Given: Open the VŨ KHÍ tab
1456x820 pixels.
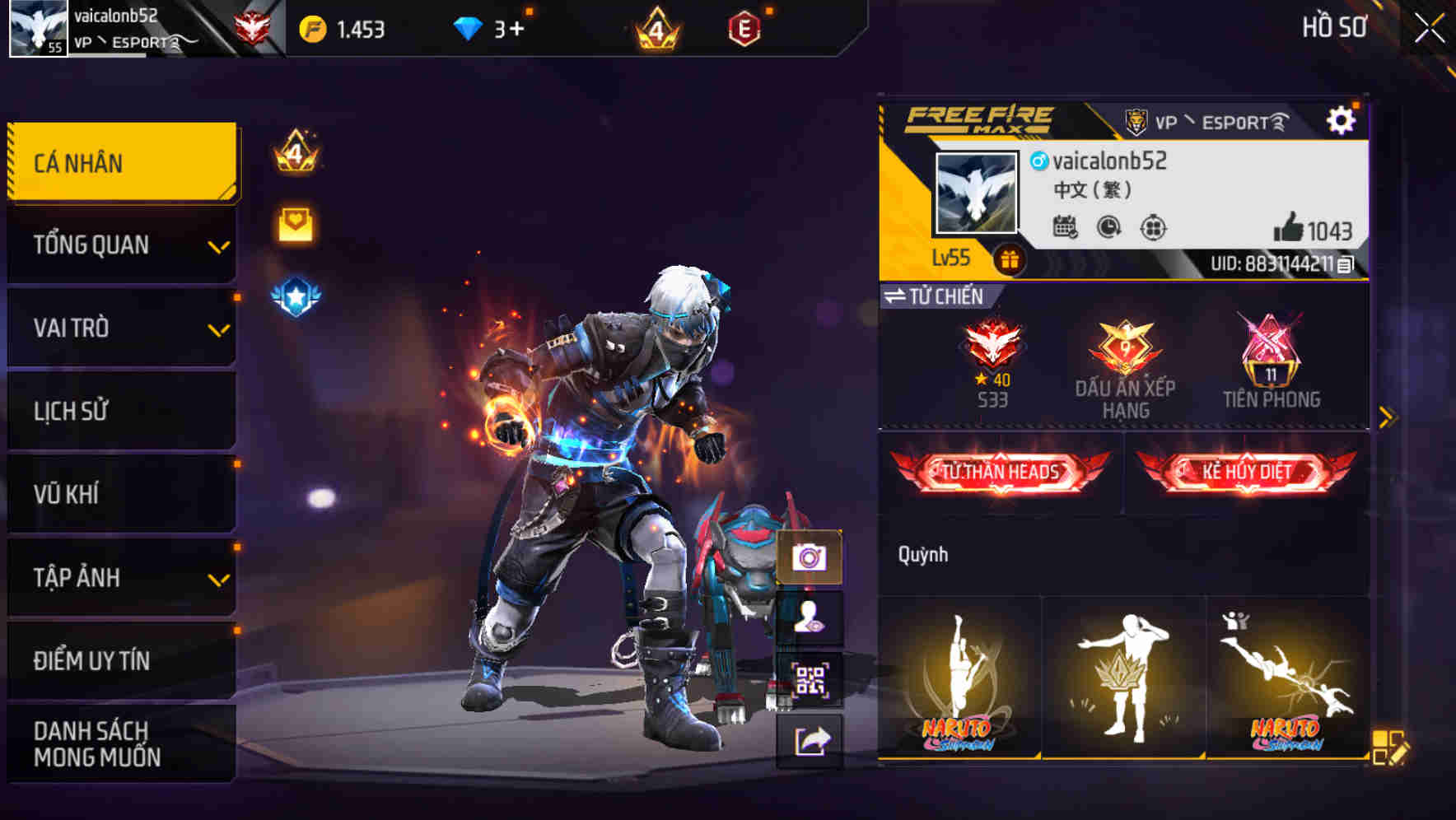Looking at the screenshot, I should pyautogui.click(x=120, y=494).
